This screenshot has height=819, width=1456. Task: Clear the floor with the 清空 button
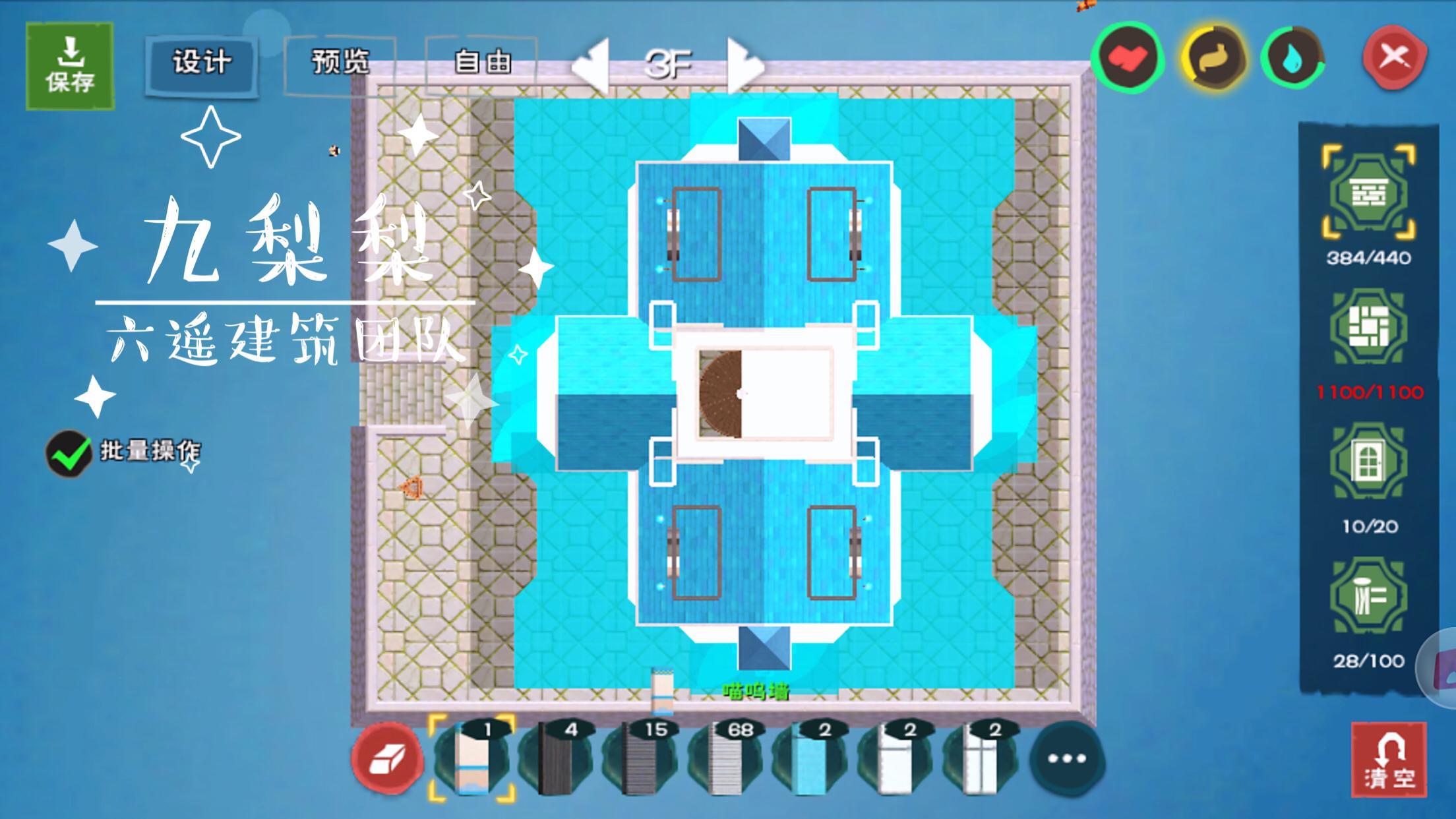click(x=1389, y=760)
